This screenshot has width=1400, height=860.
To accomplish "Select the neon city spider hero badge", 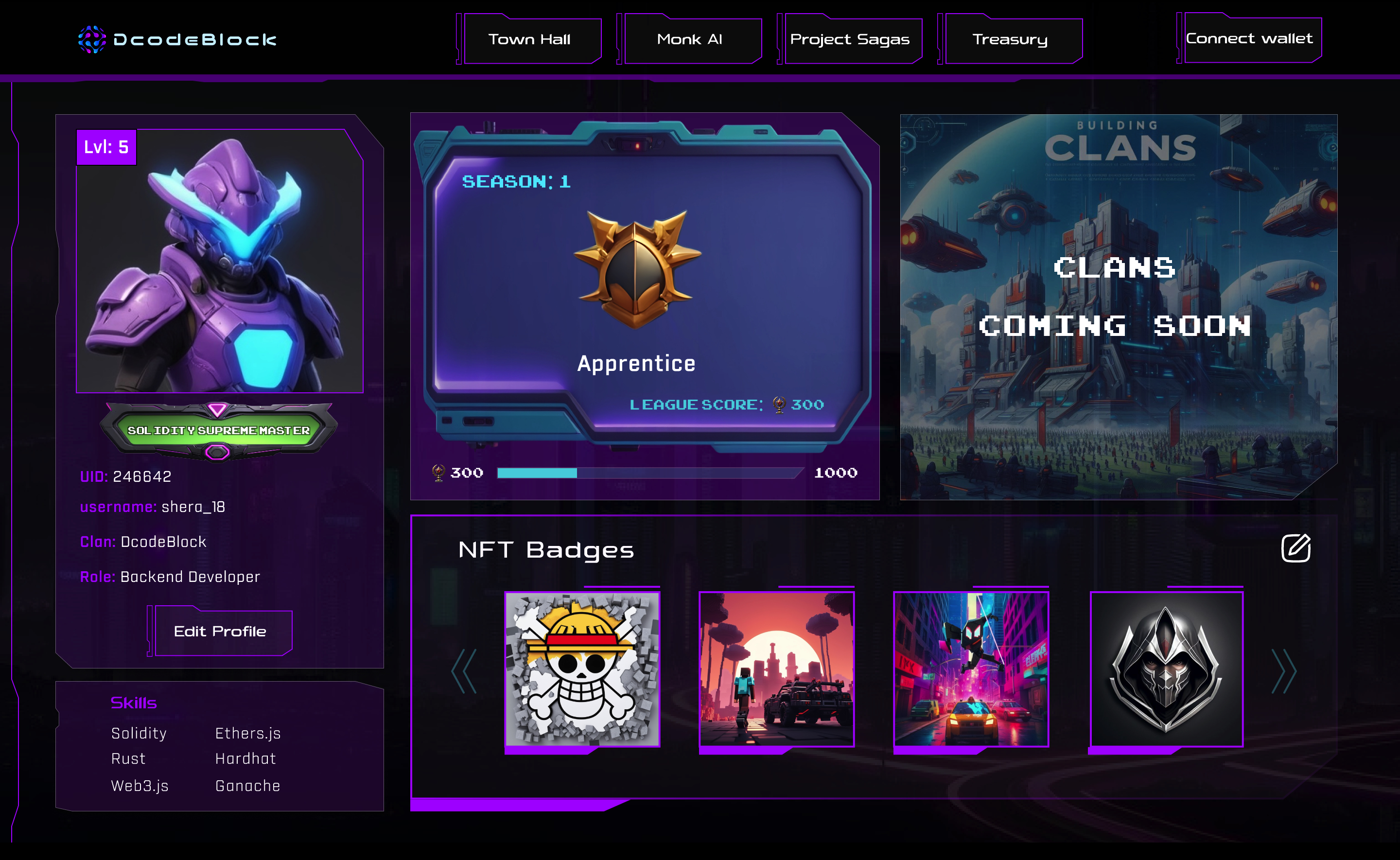I will click(971, 669).
